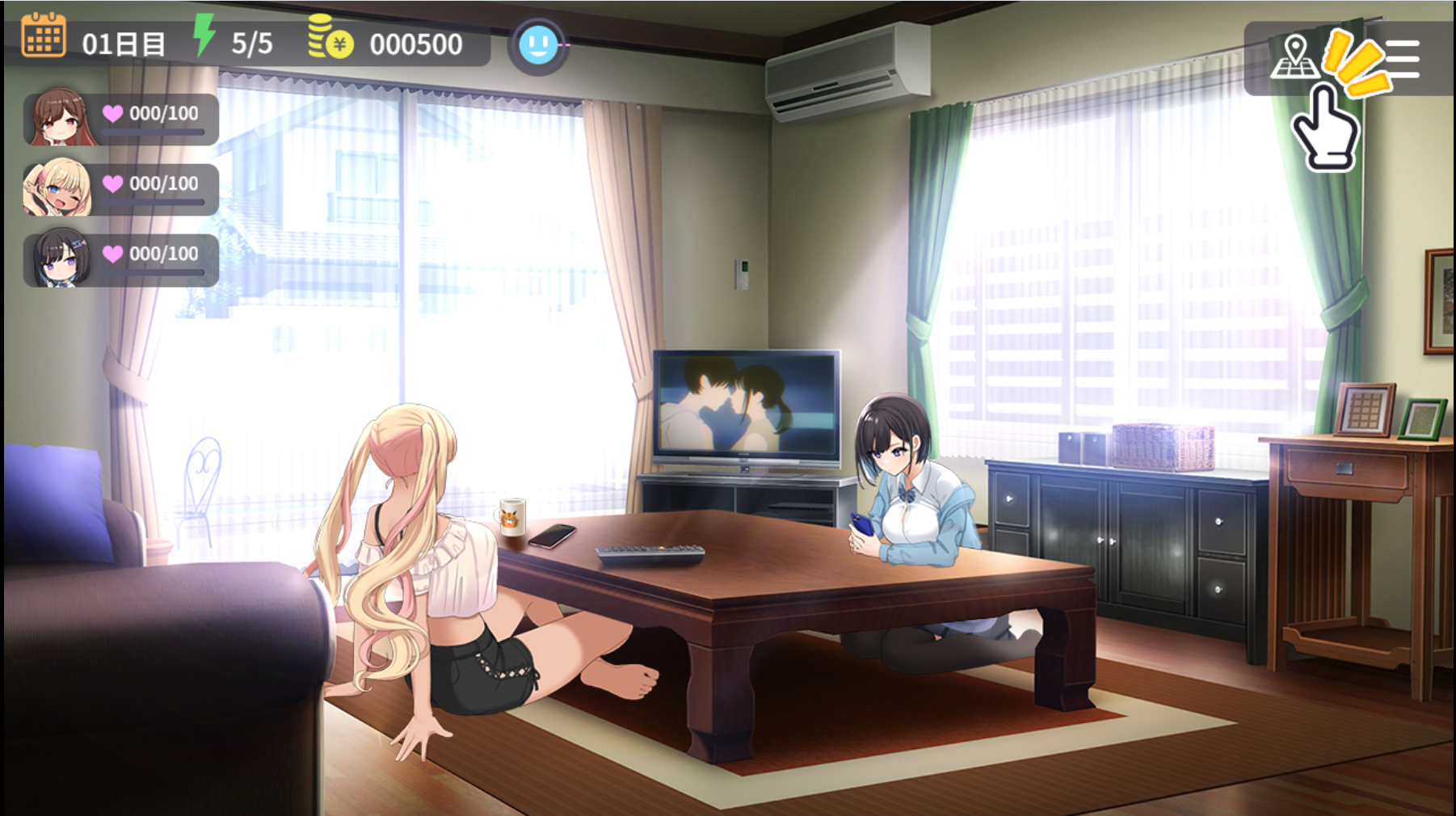The width and height of the screenshot is (1456, 816).
Task: Click the blue smiley face icon
Action: (538, 45)
